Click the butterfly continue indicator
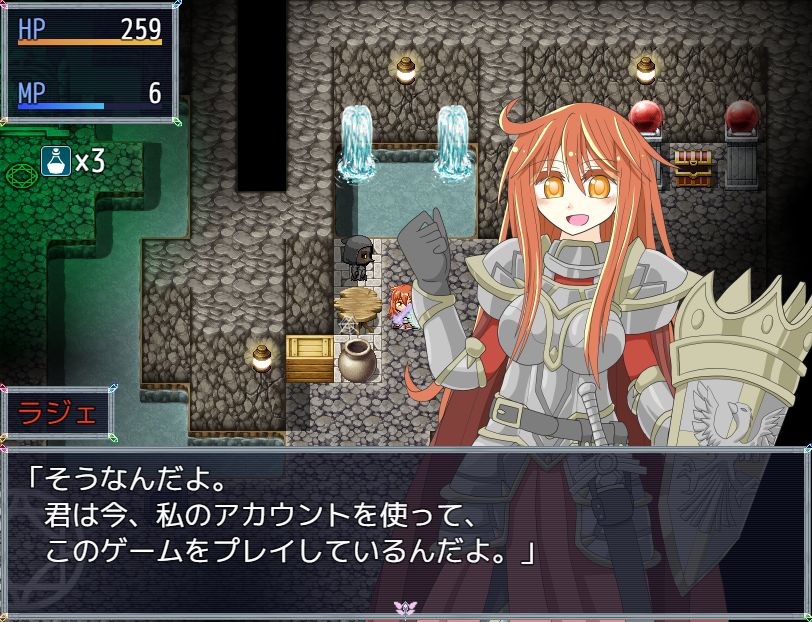Viewport: 812px width, 622px height. pos(406,607)
